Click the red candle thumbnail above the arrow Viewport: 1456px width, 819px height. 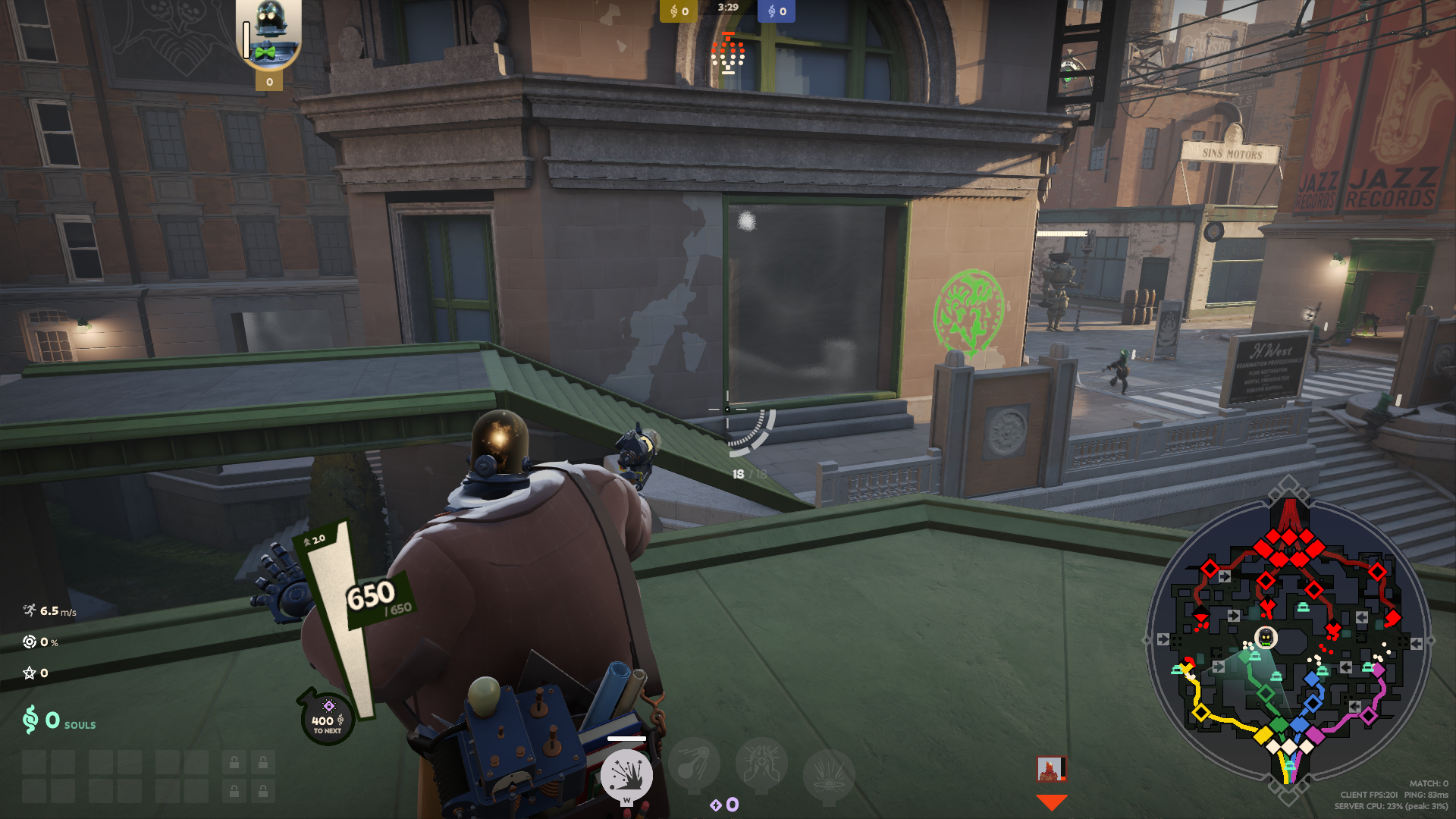pyautogui.click(x=1051, y=769)
